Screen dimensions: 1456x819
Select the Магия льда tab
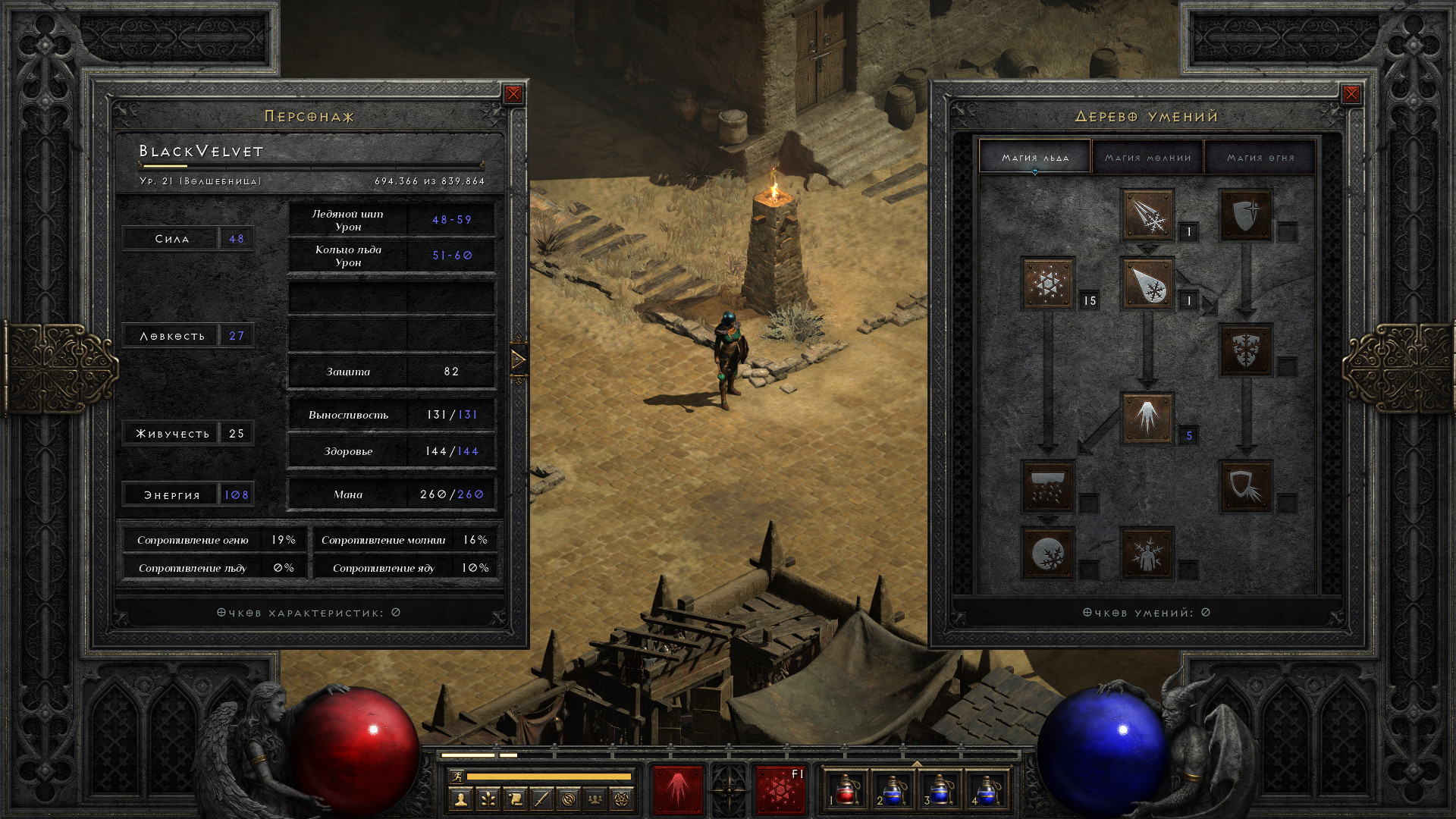pos(1035,158)
